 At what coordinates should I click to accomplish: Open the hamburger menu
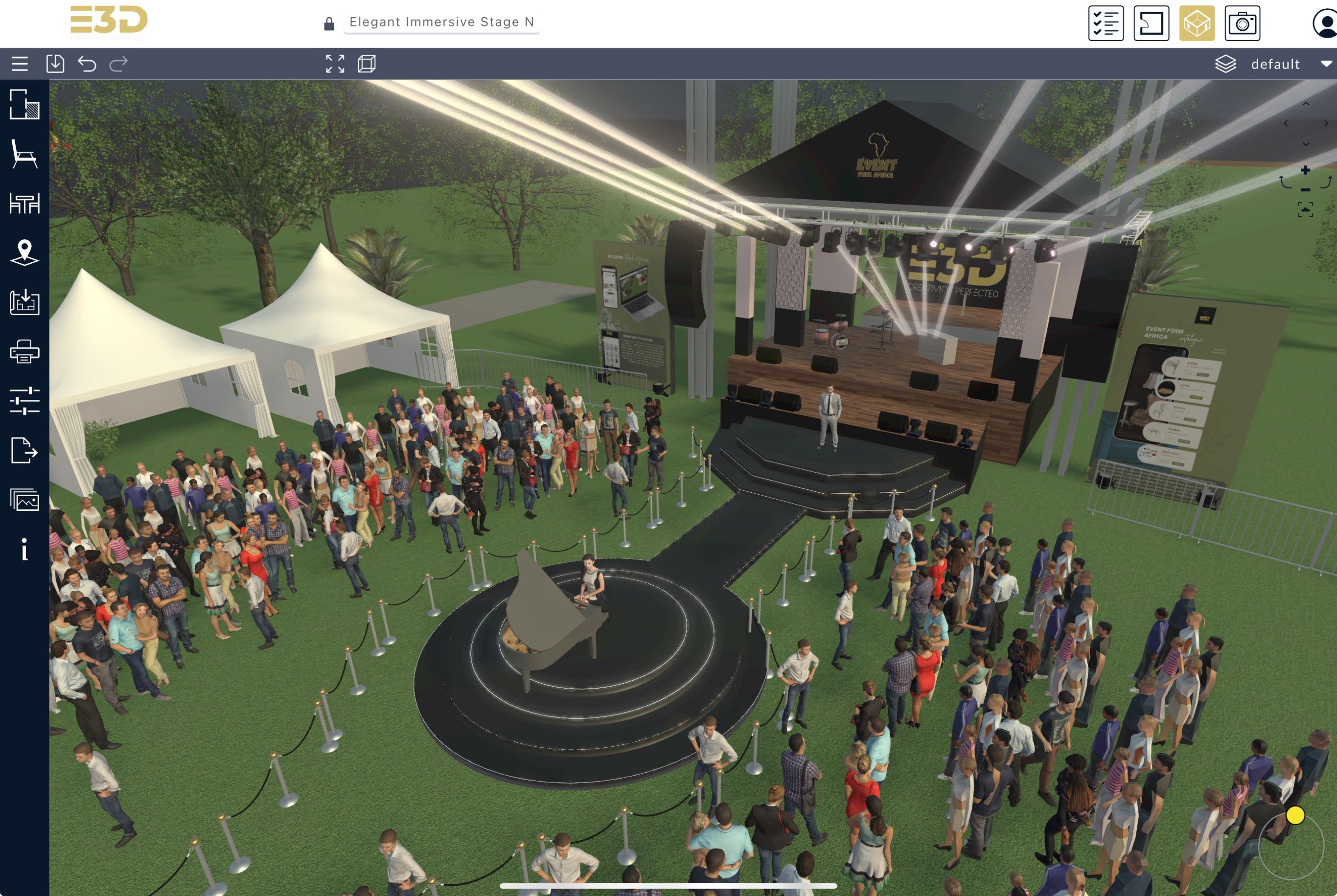19,64
